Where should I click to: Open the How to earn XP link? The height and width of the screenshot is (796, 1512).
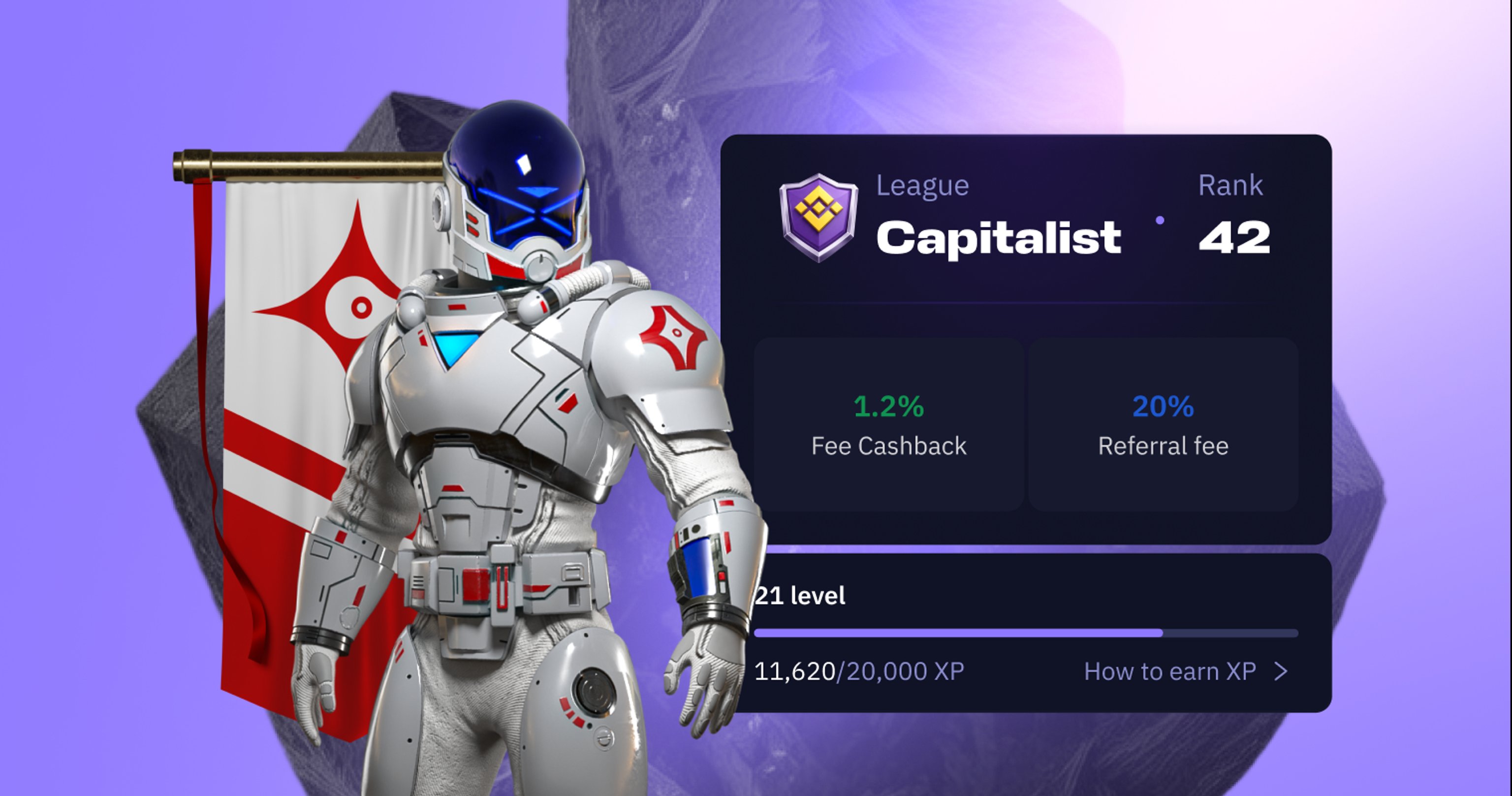pyautogui.click(x=1185, y=671)
